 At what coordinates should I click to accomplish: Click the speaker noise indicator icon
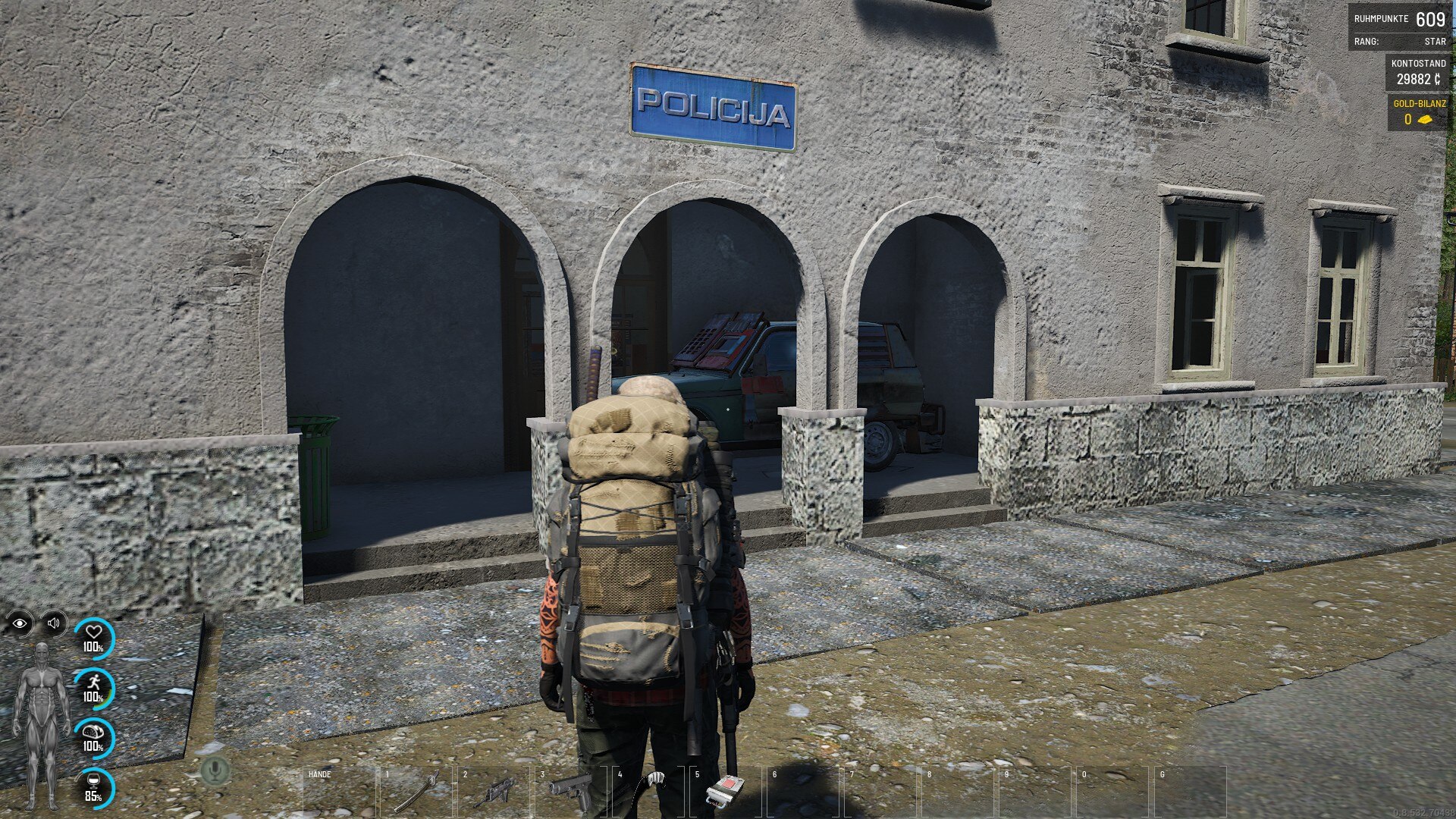pos(54,623)
